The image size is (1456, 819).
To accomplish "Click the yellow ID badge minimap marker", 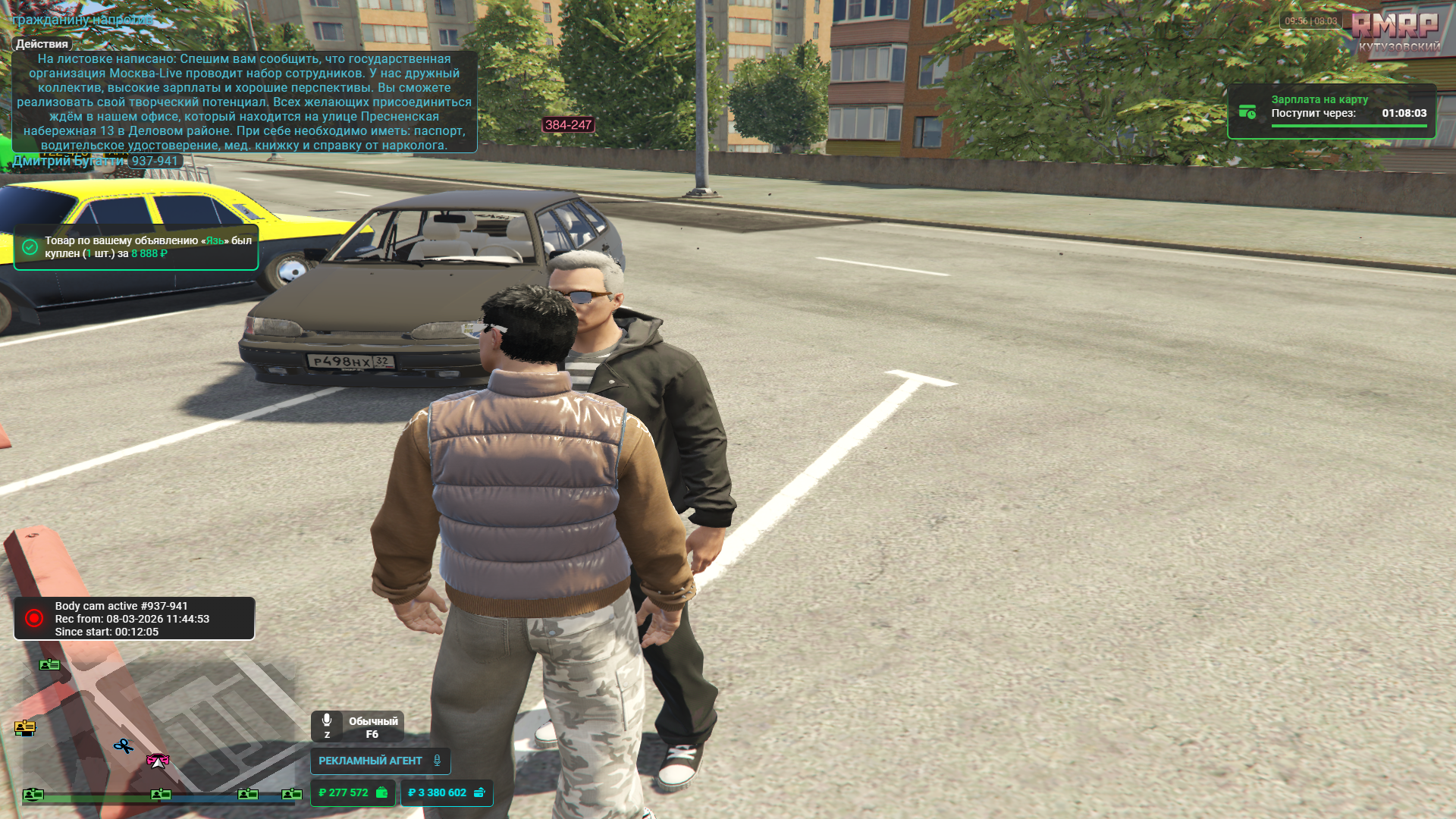I will 25,728.
